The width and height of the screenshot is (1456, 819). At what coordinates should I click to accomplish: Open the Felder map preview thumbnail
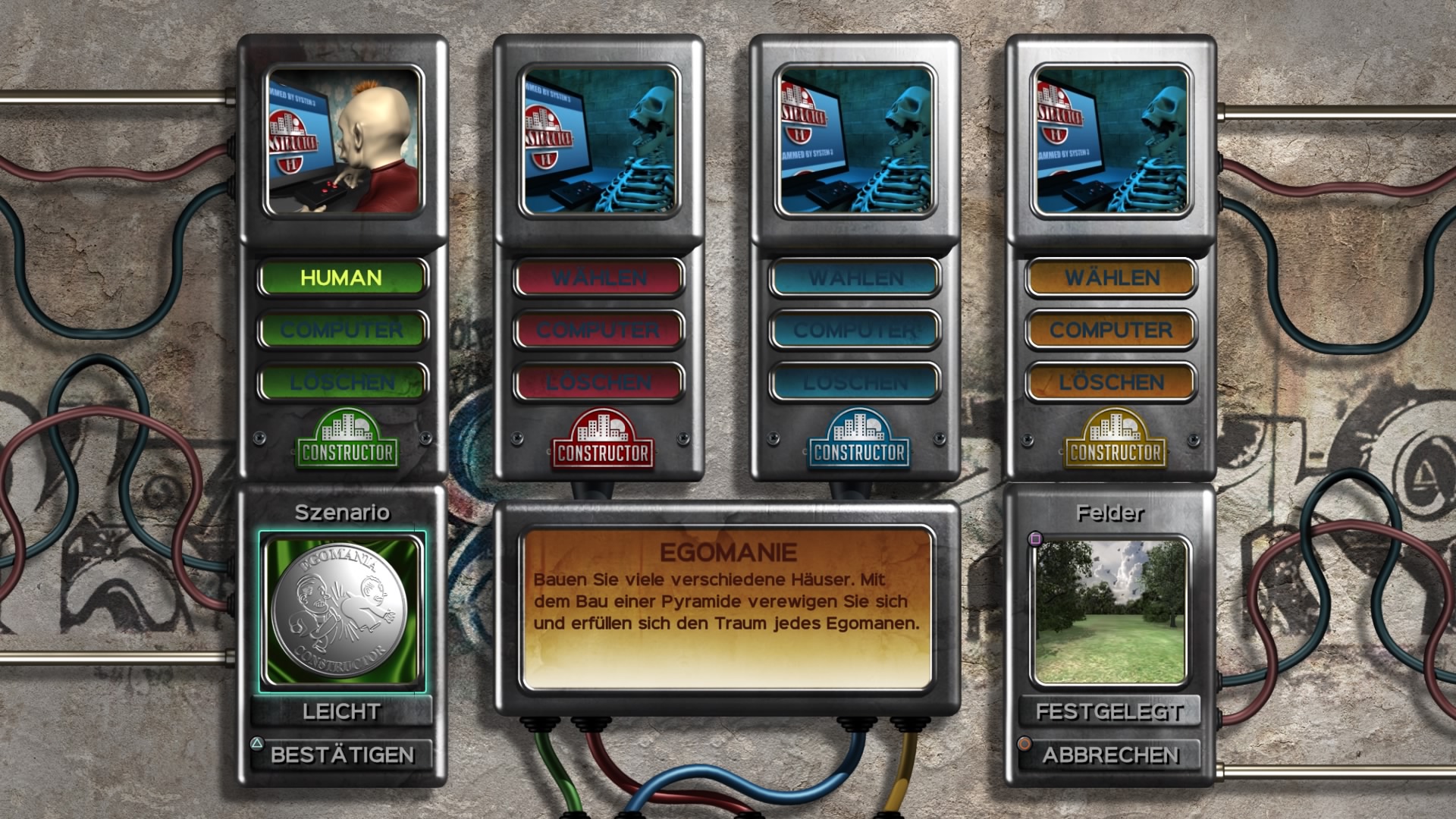[1110, 611]
